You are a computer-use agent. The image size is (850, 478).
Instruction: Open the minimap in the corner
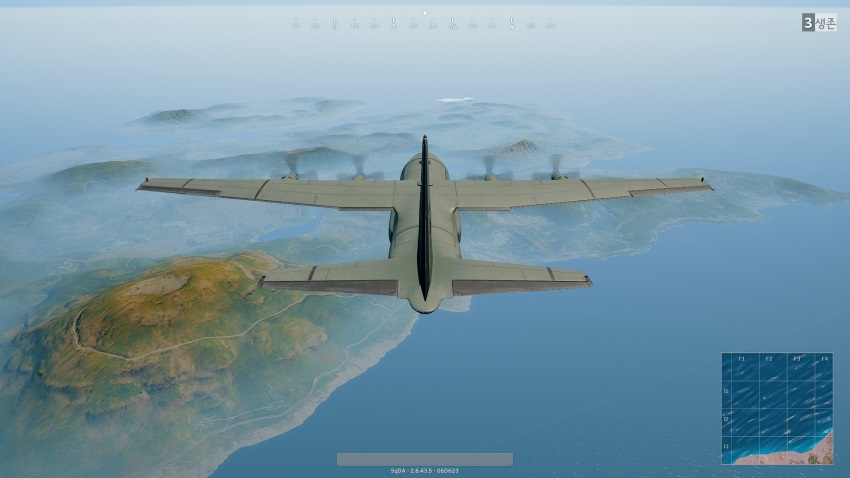777,408
